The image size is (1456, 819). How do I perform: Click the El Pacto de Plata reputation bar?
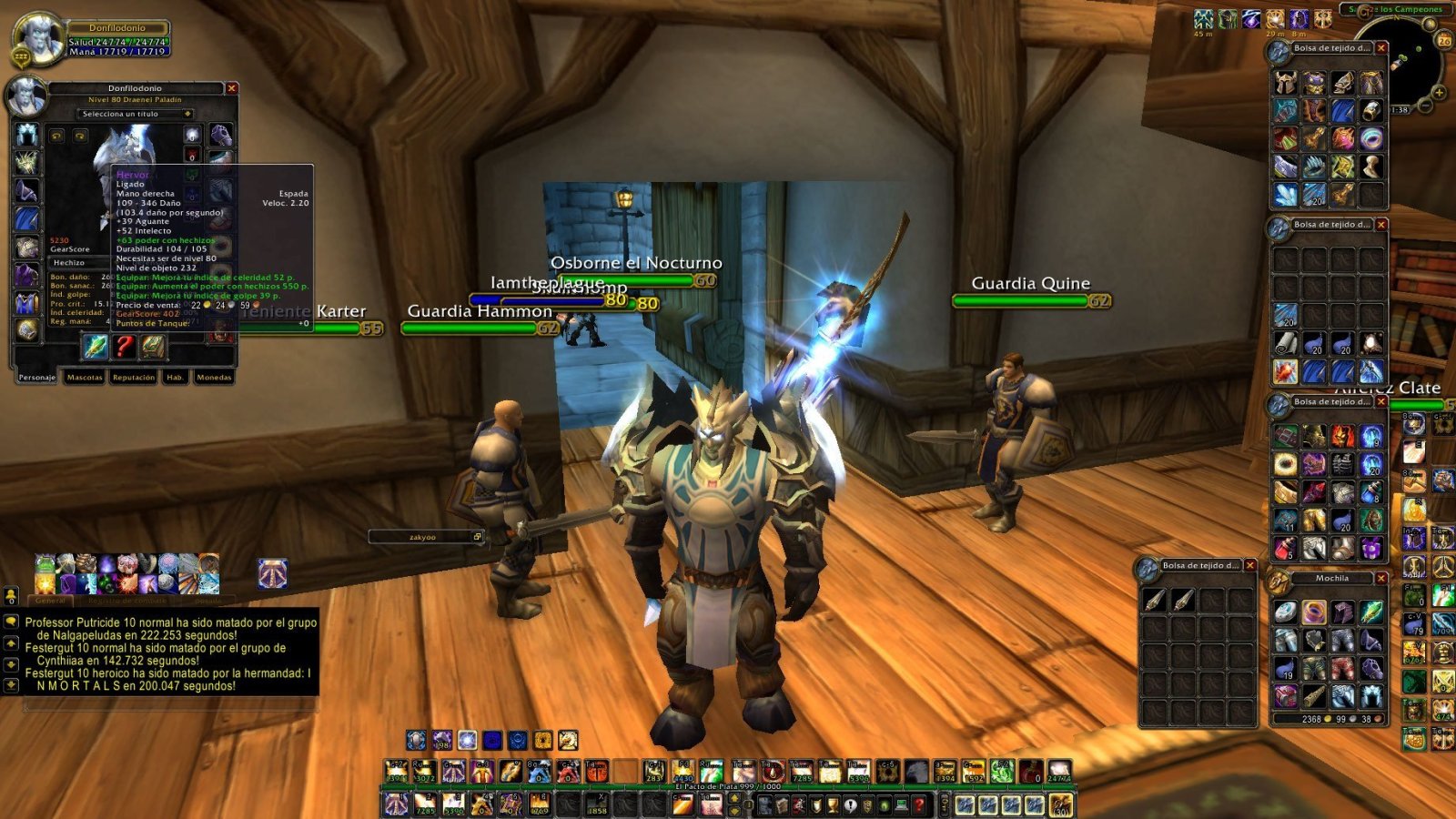pos(728,785)
